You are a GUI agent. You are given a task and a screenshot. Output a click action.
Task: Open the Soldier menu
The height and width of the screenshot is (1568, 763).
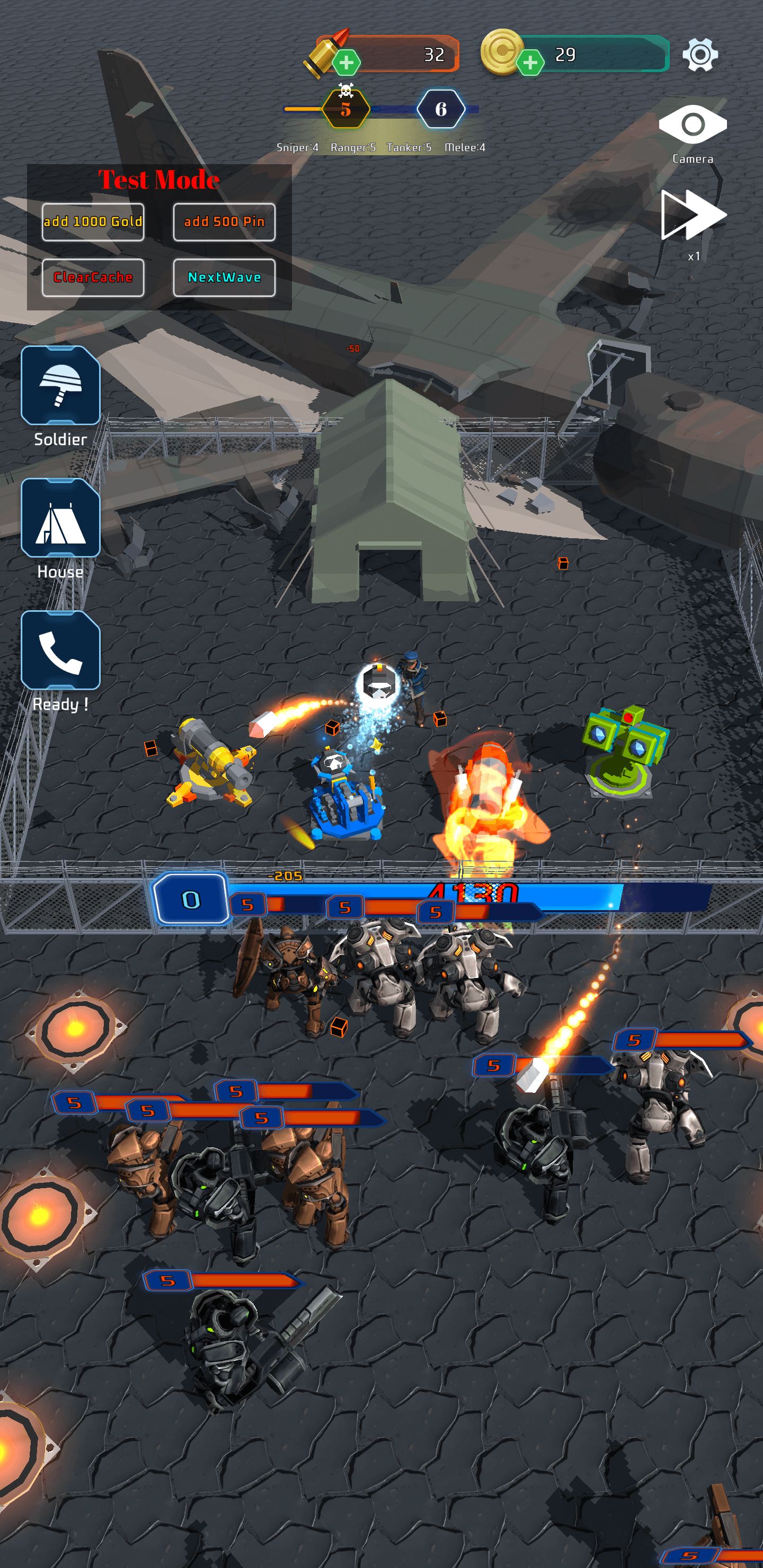click(x=60, y=385)
